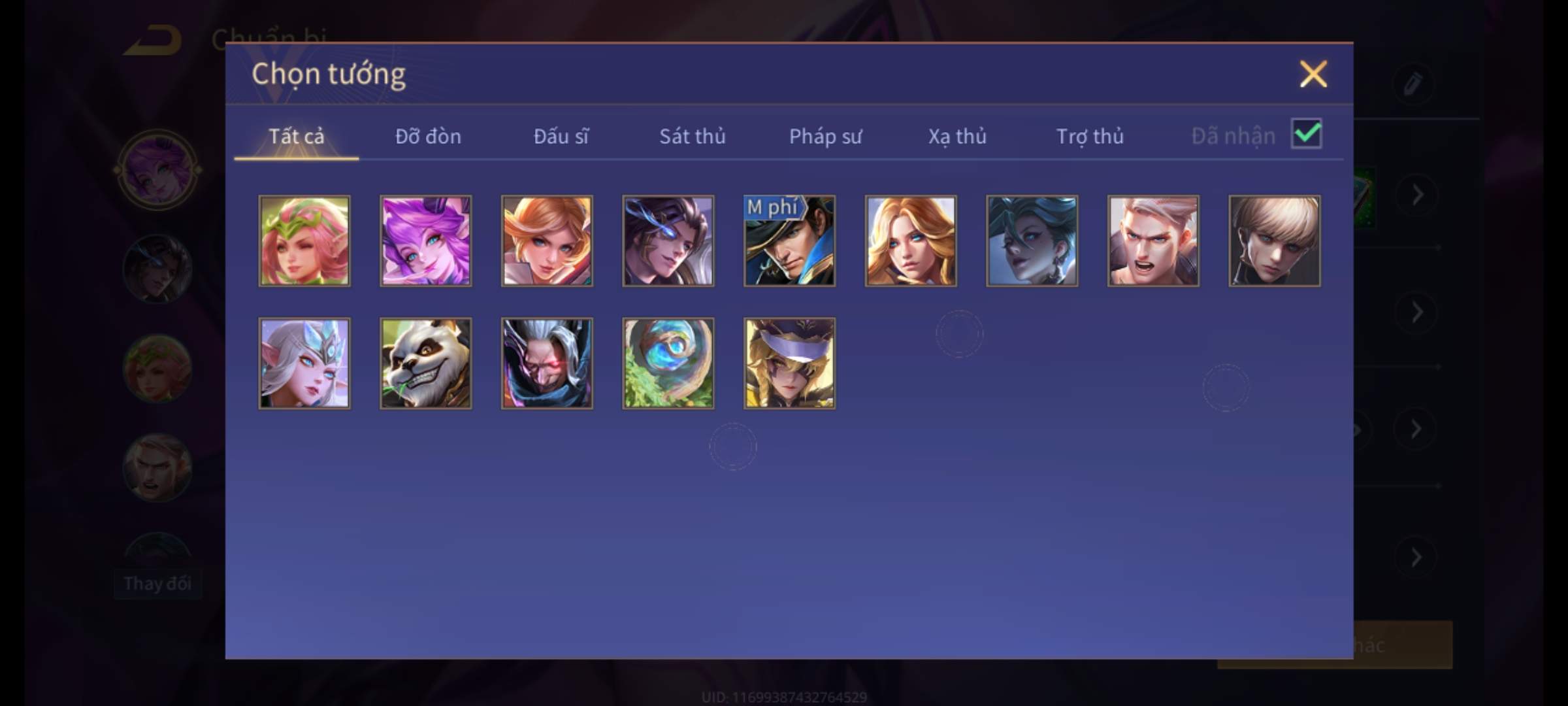Choose the shouting white-haired male hero
The image size is (1568, 706).
[1153, 241]
